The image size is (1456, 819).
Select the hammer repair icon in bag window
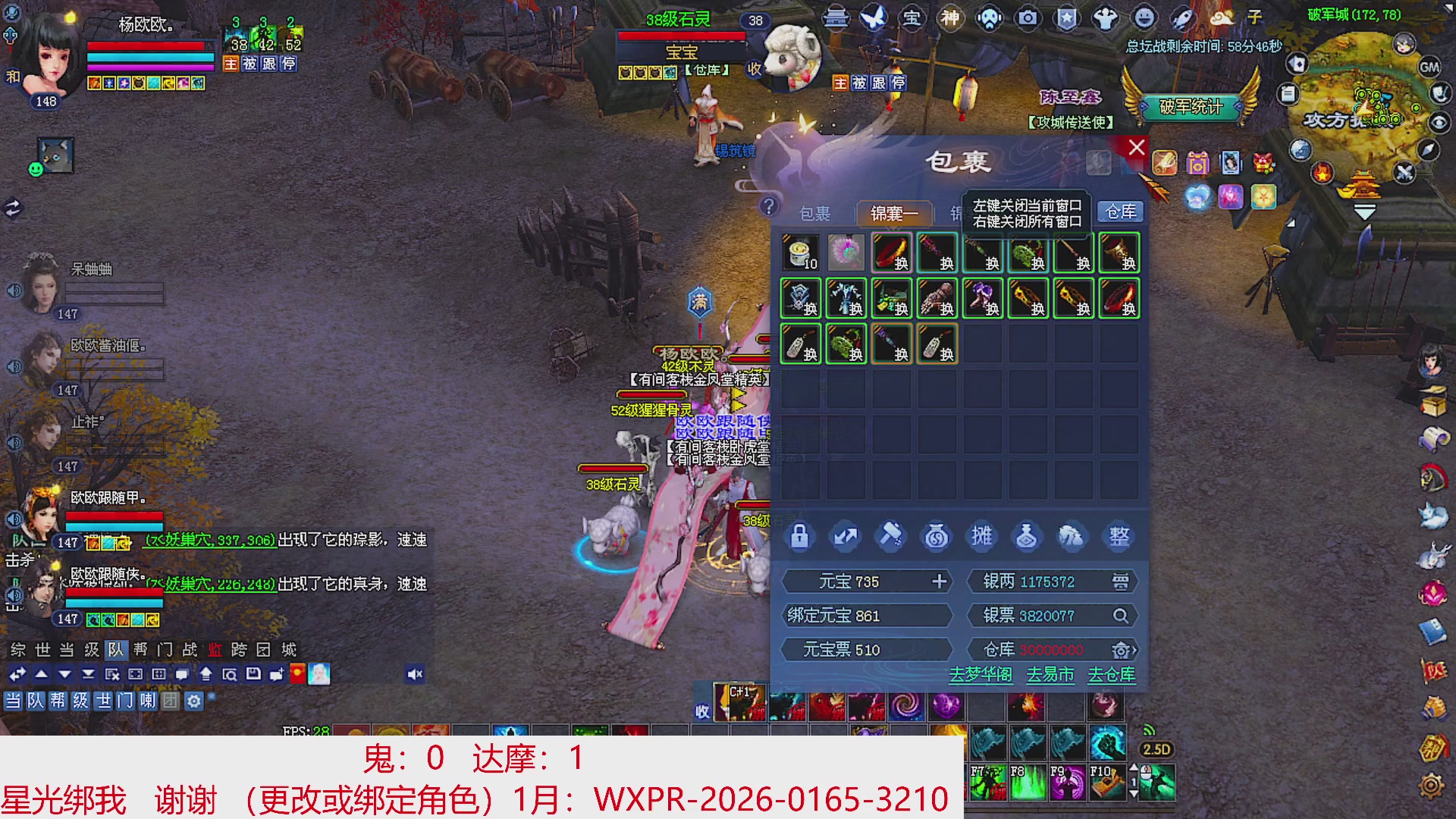click(x=891, y=535)
